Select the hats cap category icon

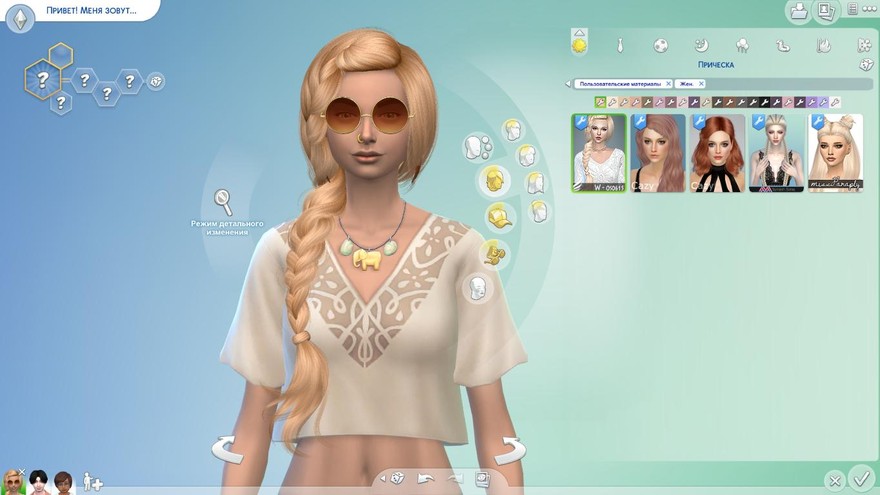(499, 215)
